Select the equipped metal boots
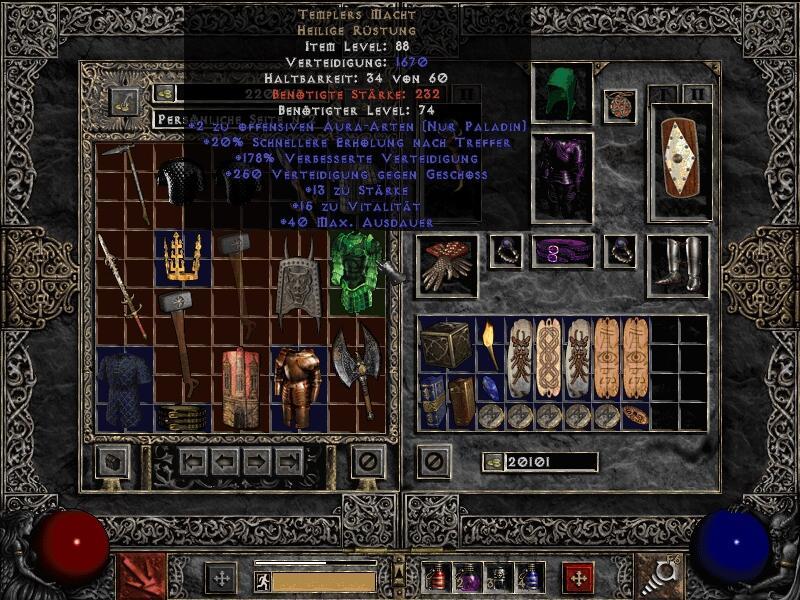Viewport: 800px width, 600px height. tap(678, 265)
